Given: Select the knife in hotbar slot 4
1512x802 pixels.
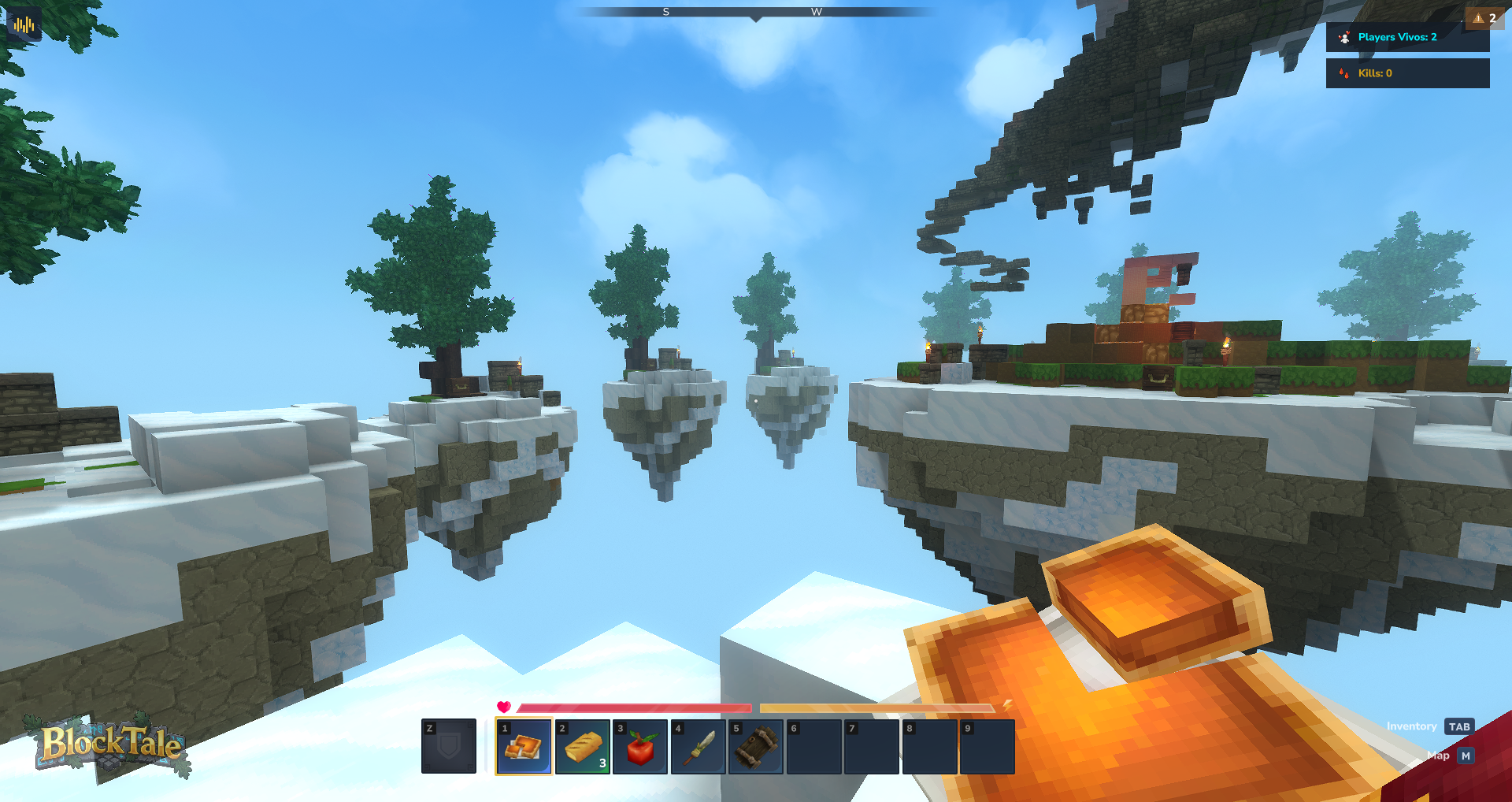Looking at the screenshot, I should [698, 746].
